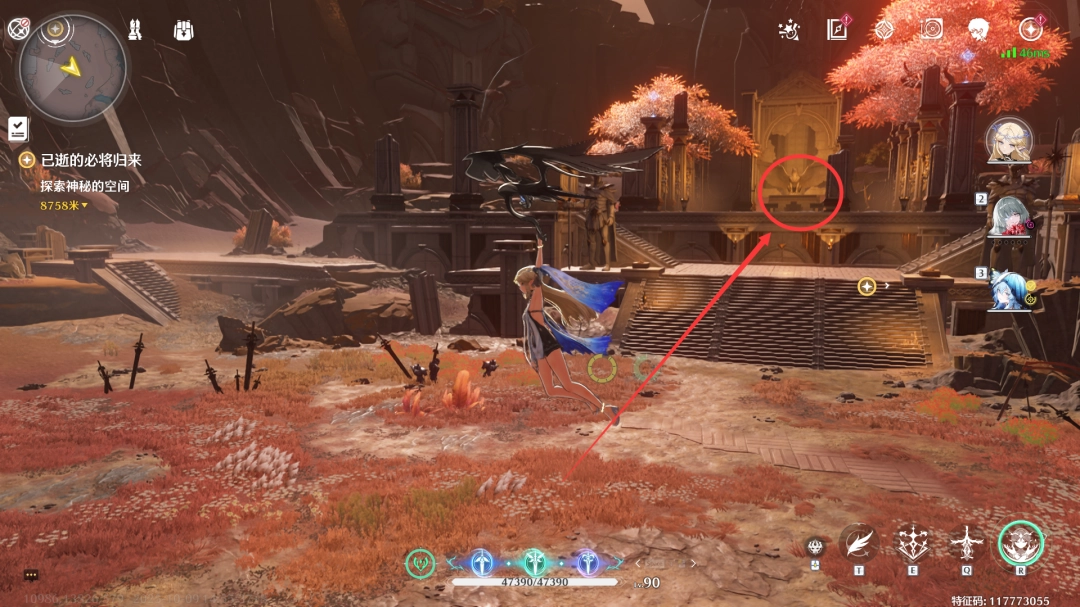Open the circular minimap
The height and width of the screenshot is (607, 1080).
tap(73, 68)
